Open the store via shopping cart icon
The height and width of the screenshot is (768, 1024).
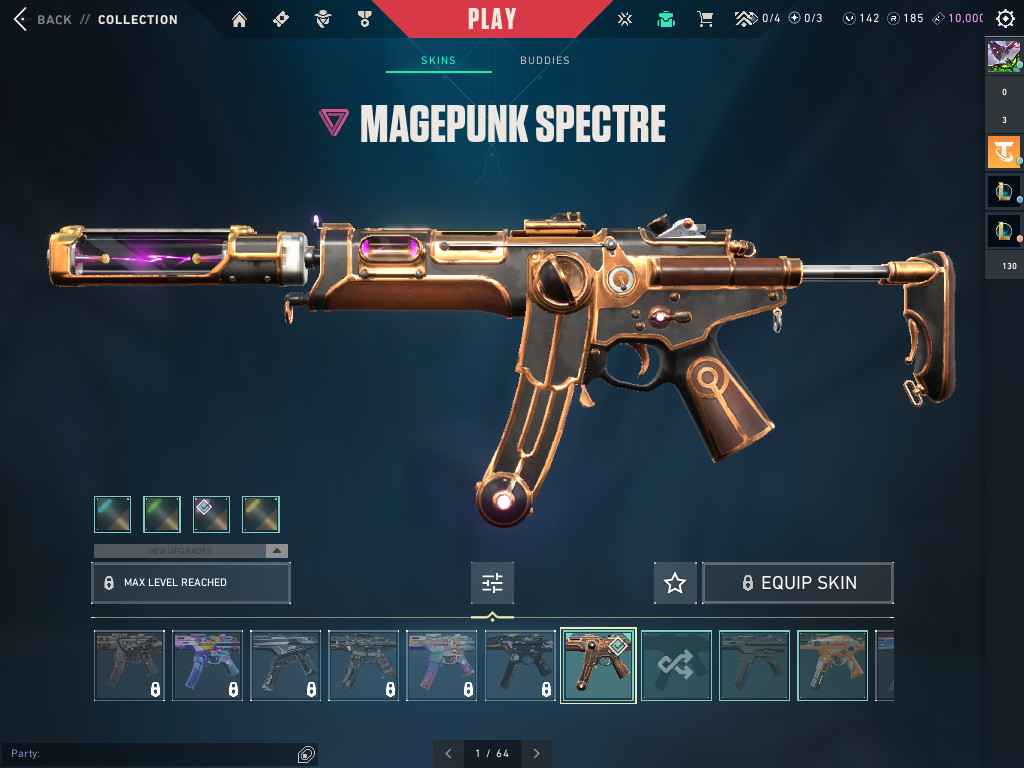click(x=705, y=19)
